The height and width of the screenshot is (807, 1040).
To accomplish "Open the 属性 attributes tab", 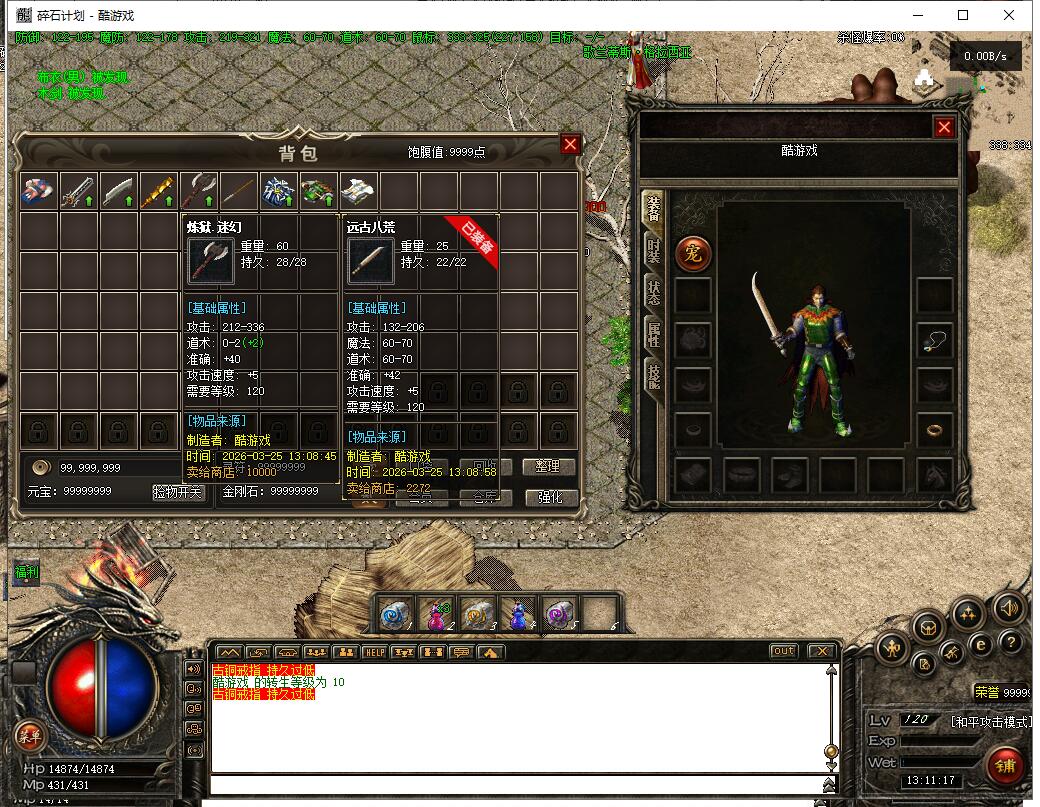I will [x=653, y=334].
